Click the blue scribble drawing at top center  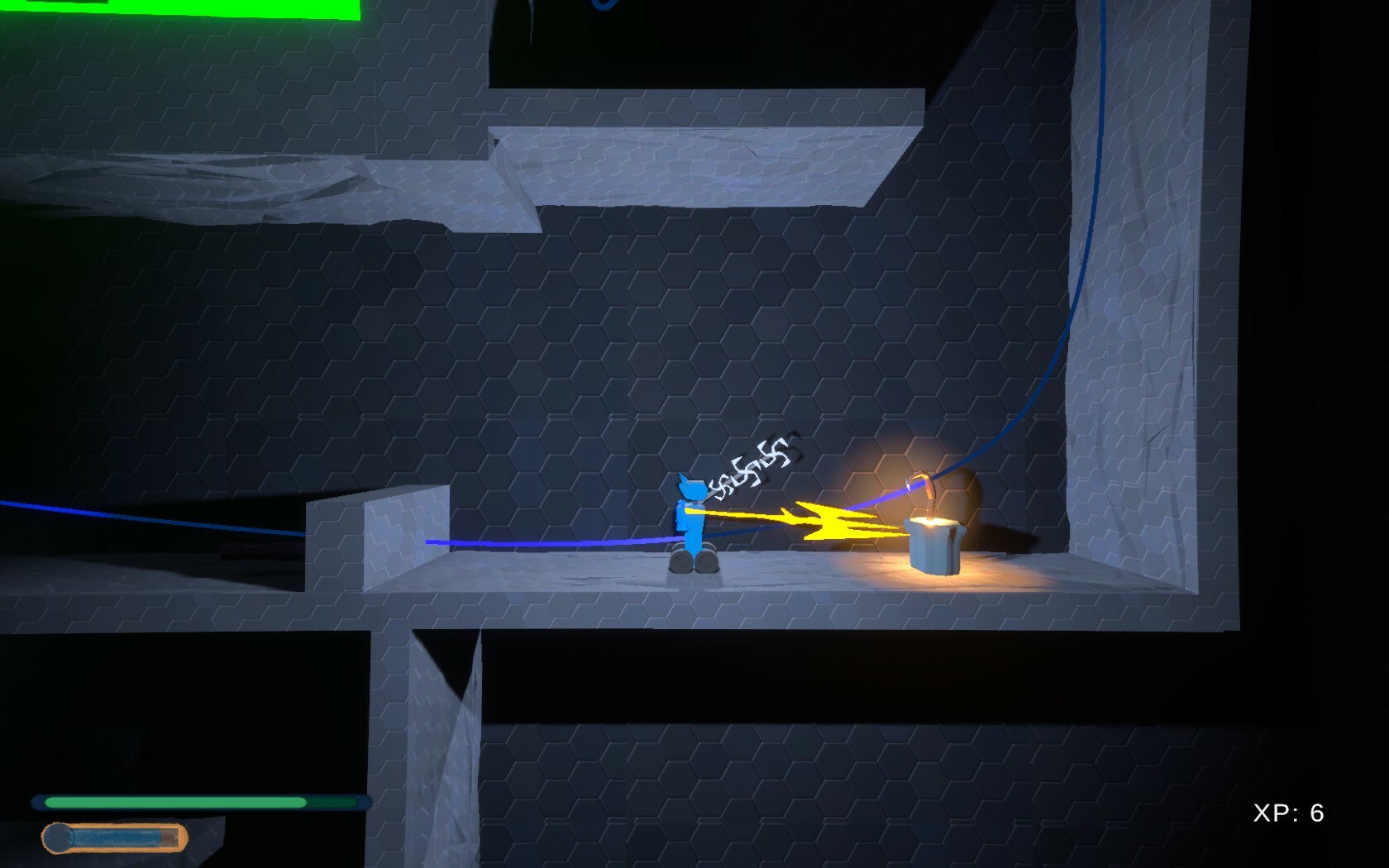click(604, 7)
